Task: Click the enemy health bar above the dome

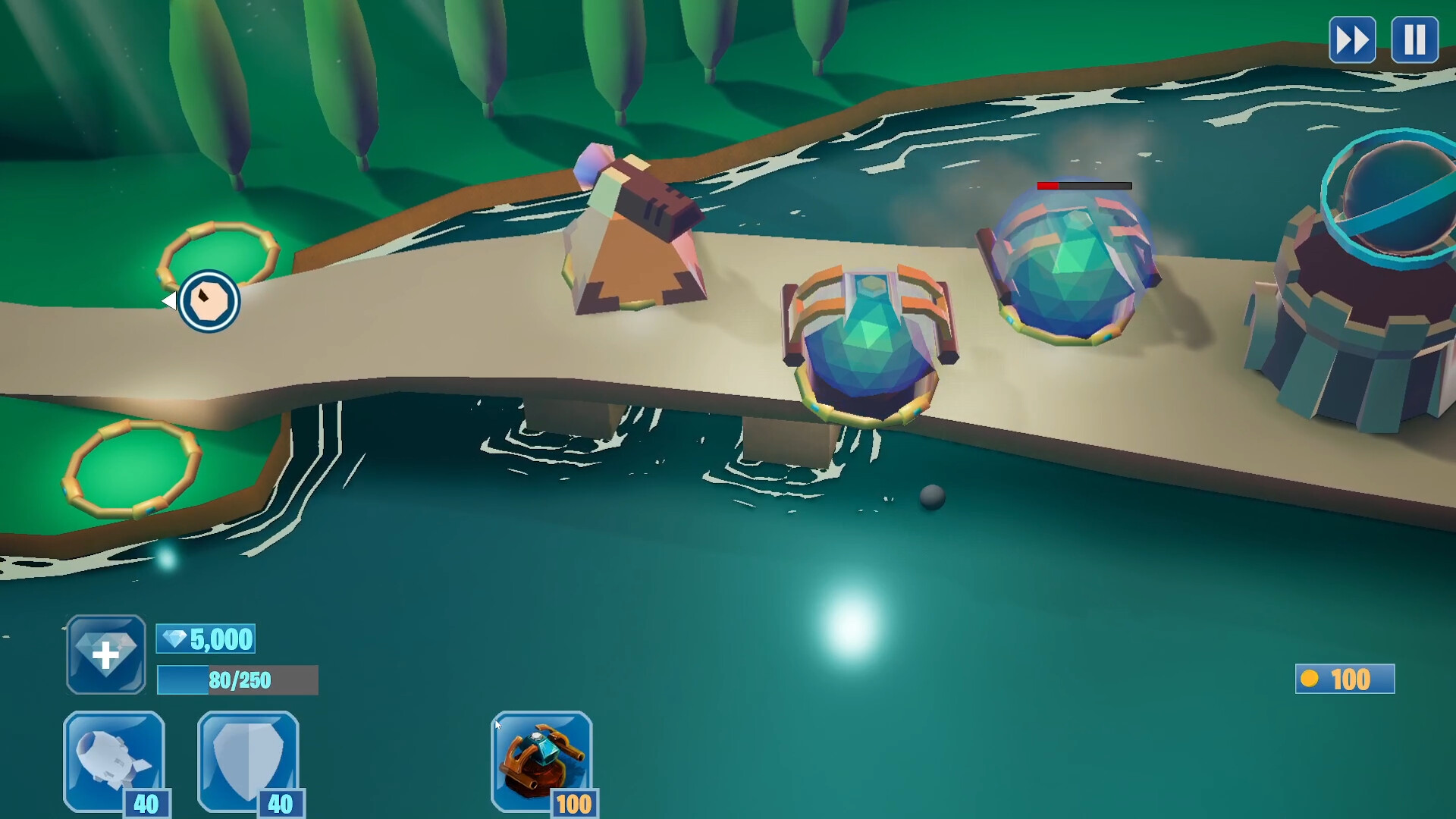Action: coord(1083,184)
